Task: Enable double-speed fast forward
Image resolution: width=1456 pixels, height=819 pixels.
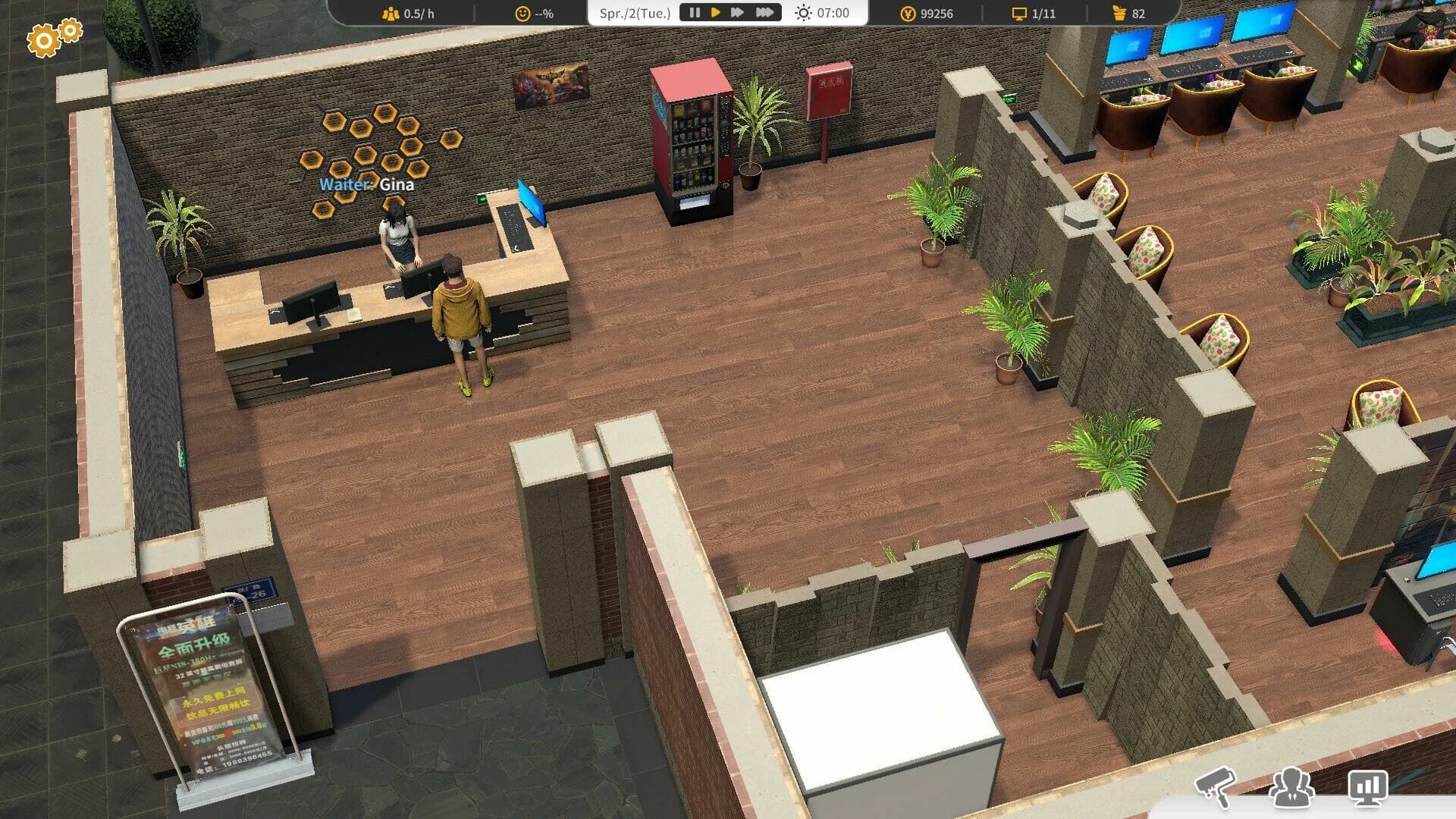Action: point(737,12)
